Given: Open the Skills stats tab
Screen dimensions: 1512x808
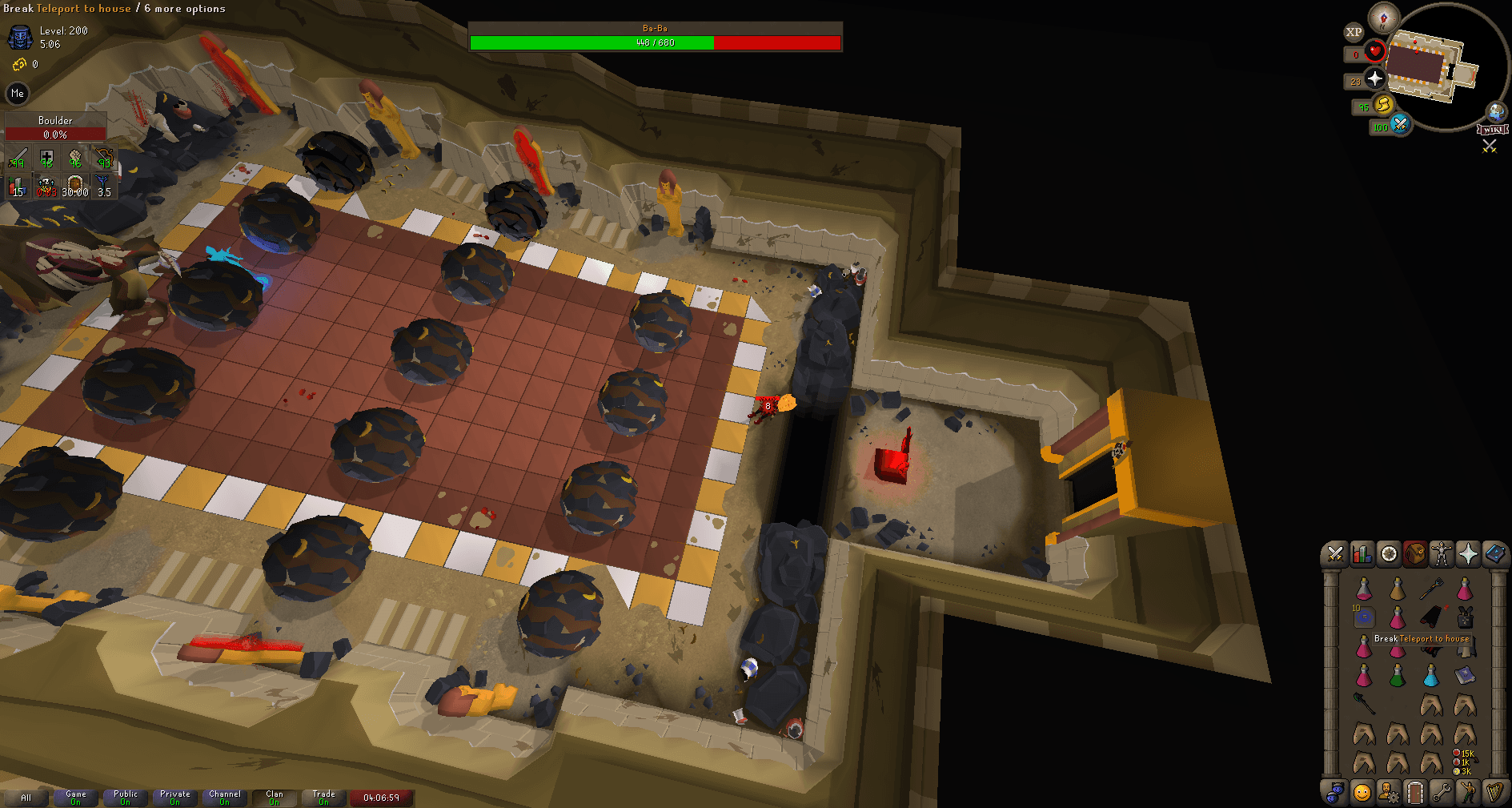Looking at the screenshot, I should pyautogui.click(x=1362, y=553).
